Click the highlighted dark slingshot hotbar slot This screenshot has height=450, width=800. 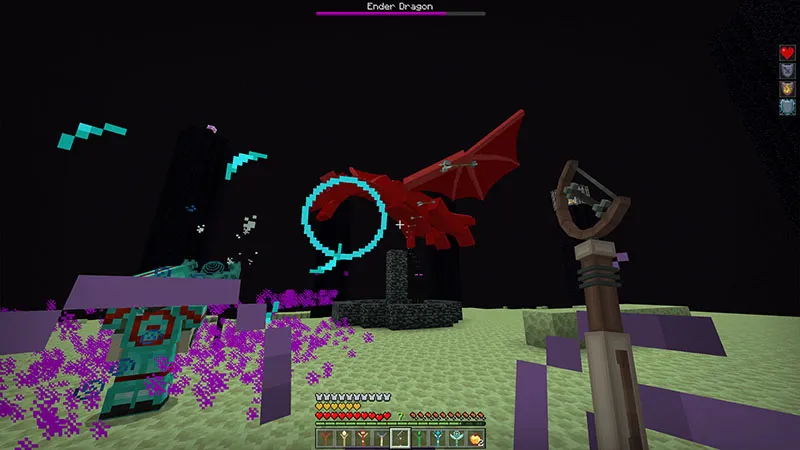pos(400,438)
